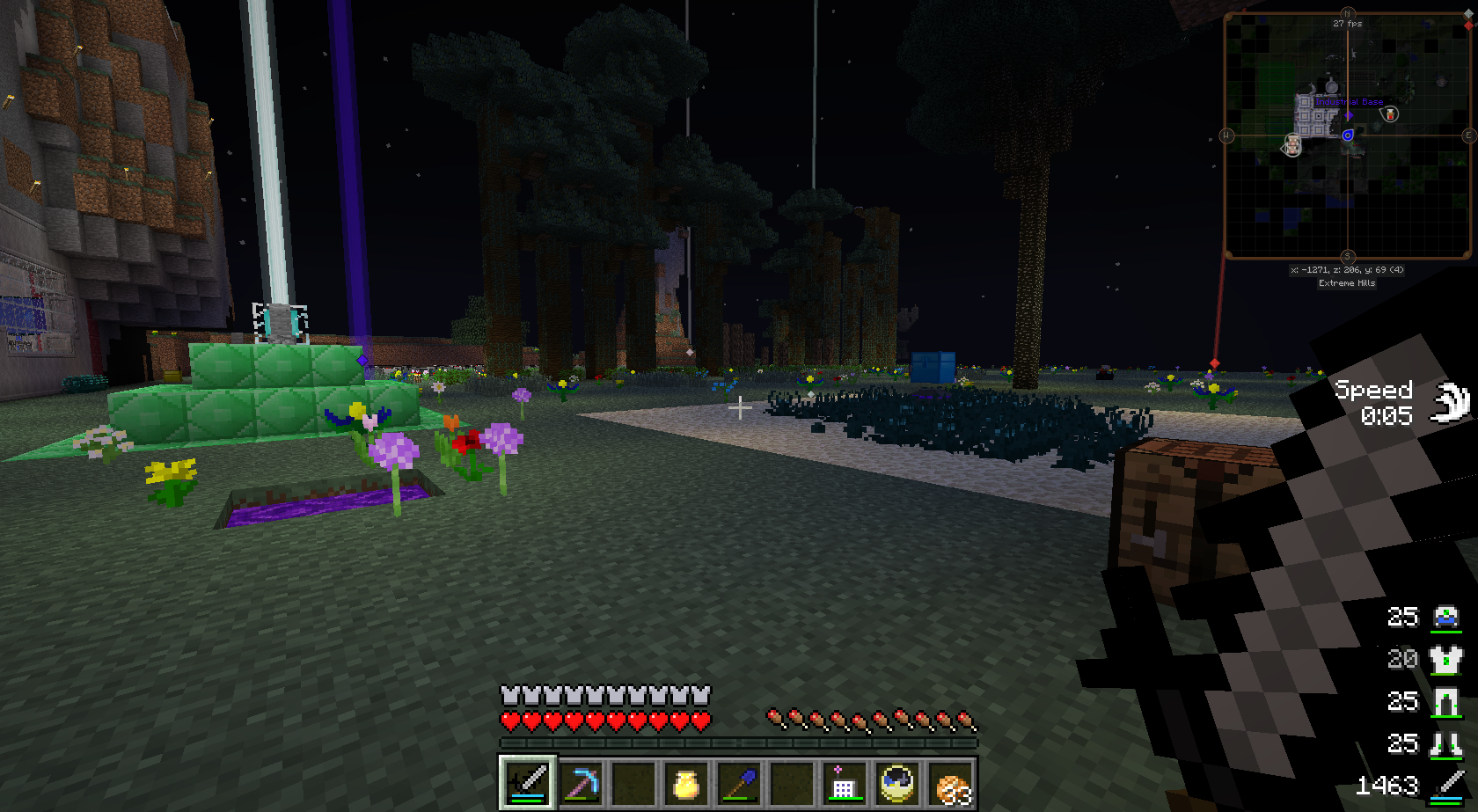Select the diamond pickaxe hotbar slot

coord(581,781)
